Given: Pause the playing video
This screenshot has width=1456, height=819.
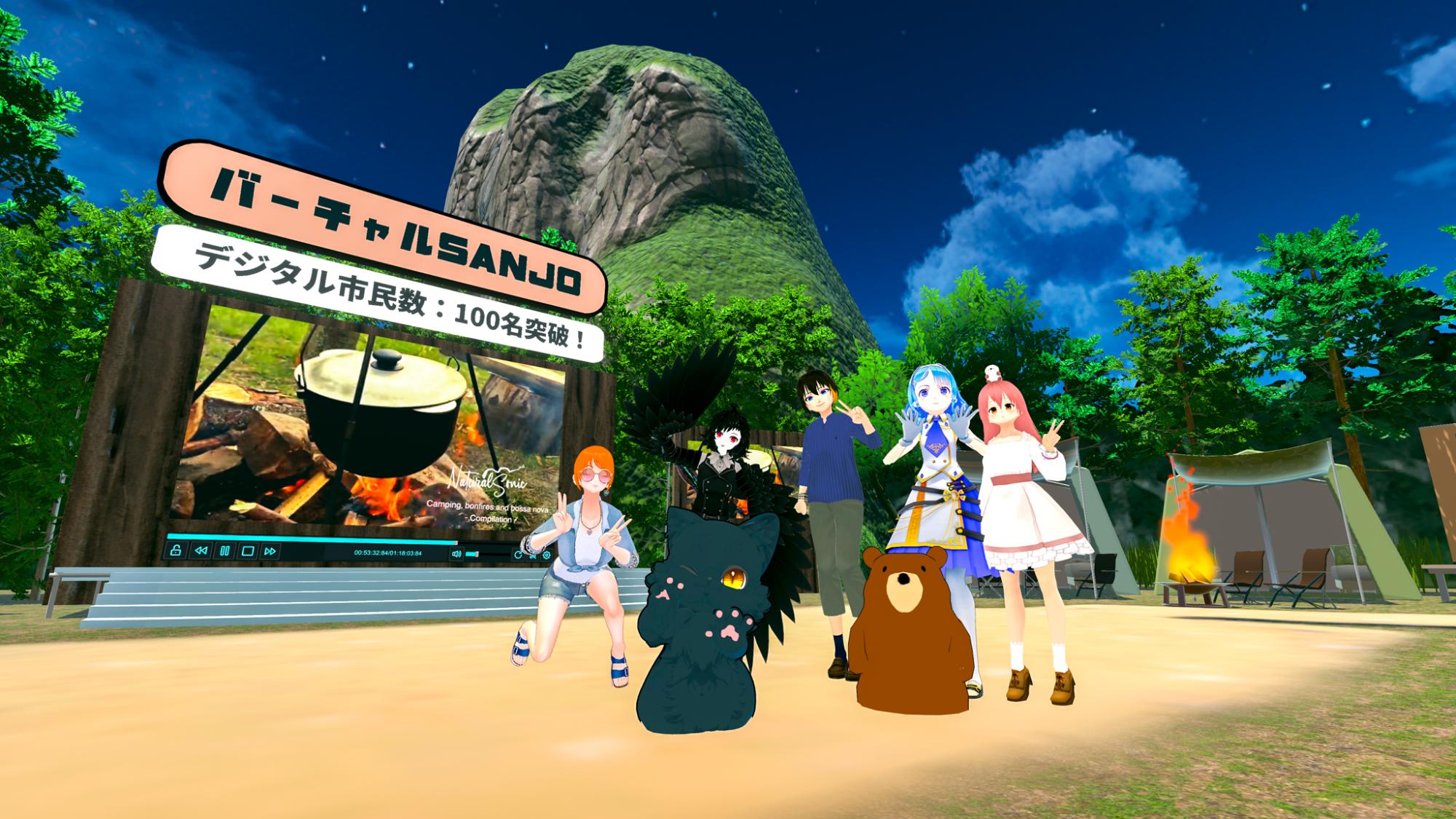Looking at the screenshot, I should click(x=224, y=551).
